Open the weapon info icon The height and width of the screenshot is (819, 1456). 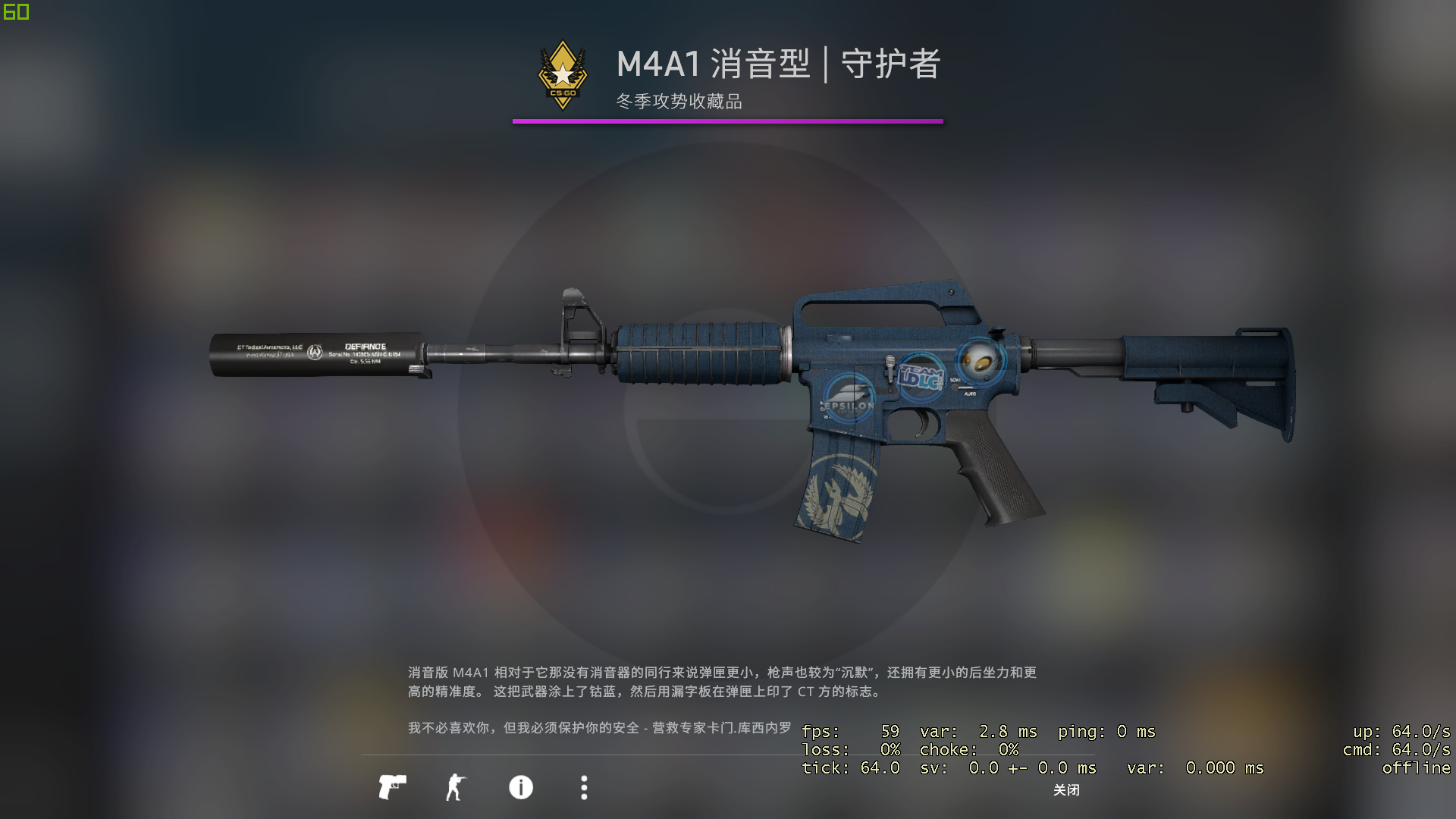519,789
